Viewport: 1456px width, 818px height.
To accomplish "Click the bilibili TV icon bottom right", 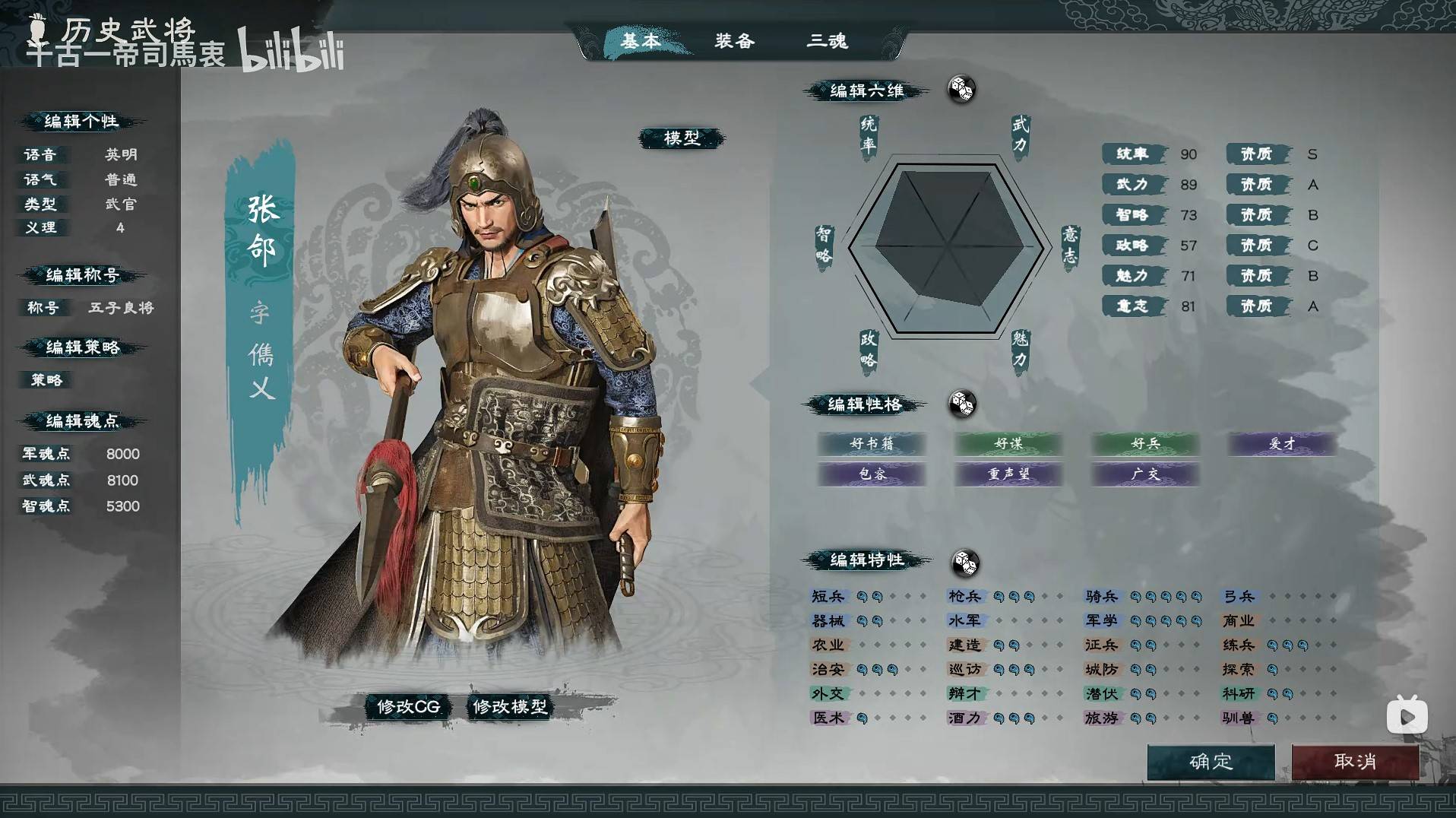I will (1407, 713).
